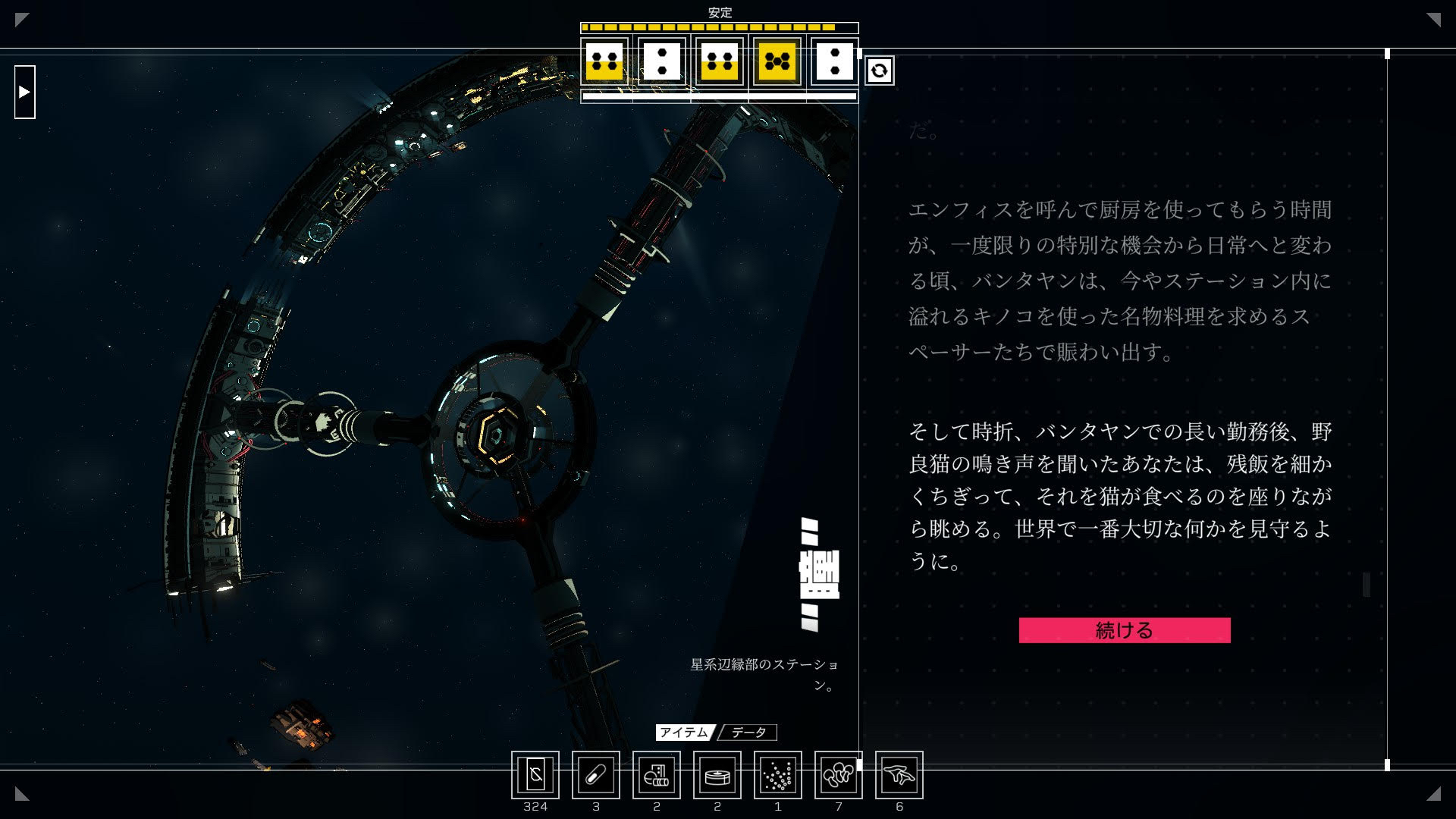The image size is (1456, 819).
Task: Select the scrap components item slot
Action: (x=657, y=775)
